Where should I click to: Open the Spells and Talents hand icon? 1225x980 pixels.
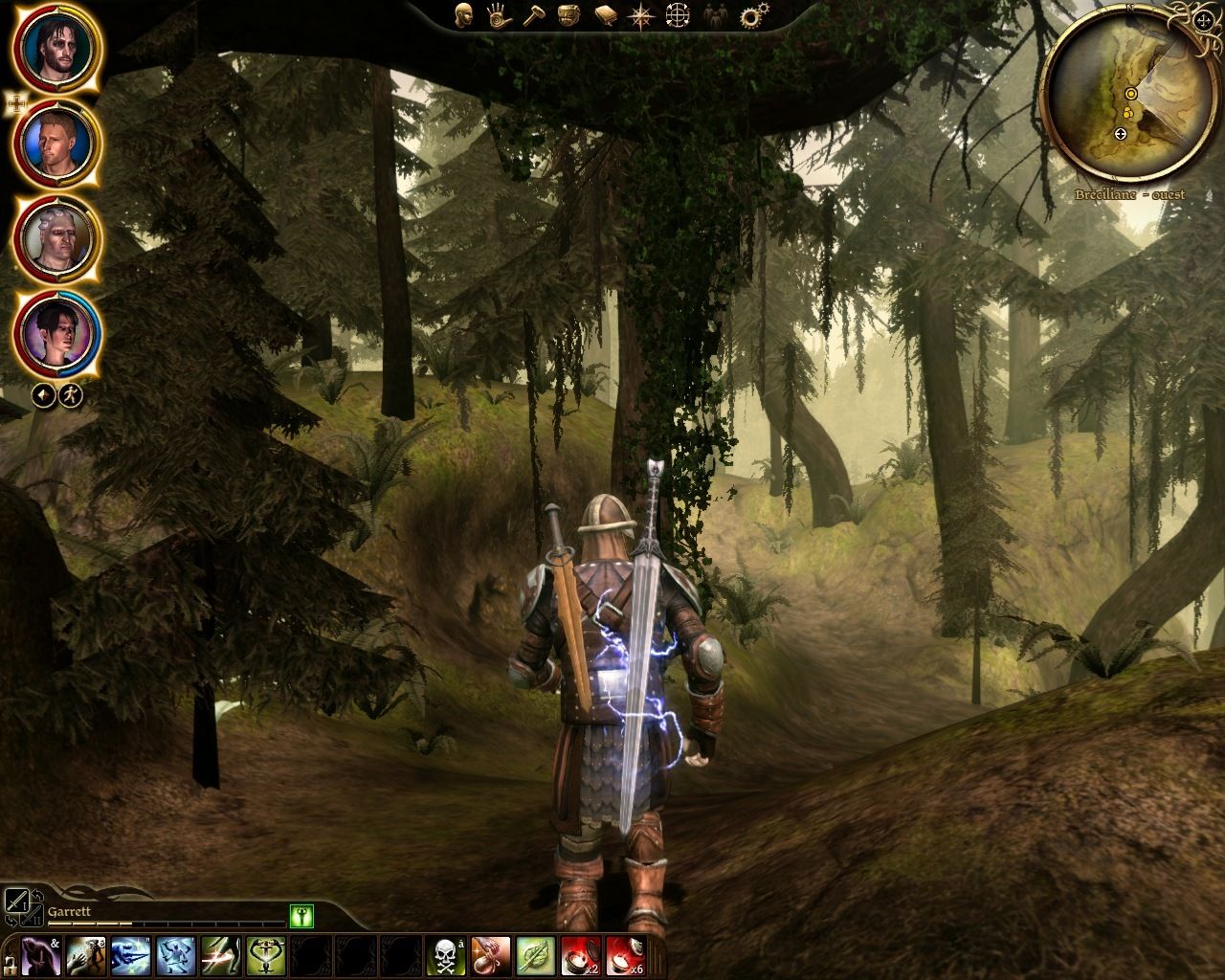(x=500, y=17)
